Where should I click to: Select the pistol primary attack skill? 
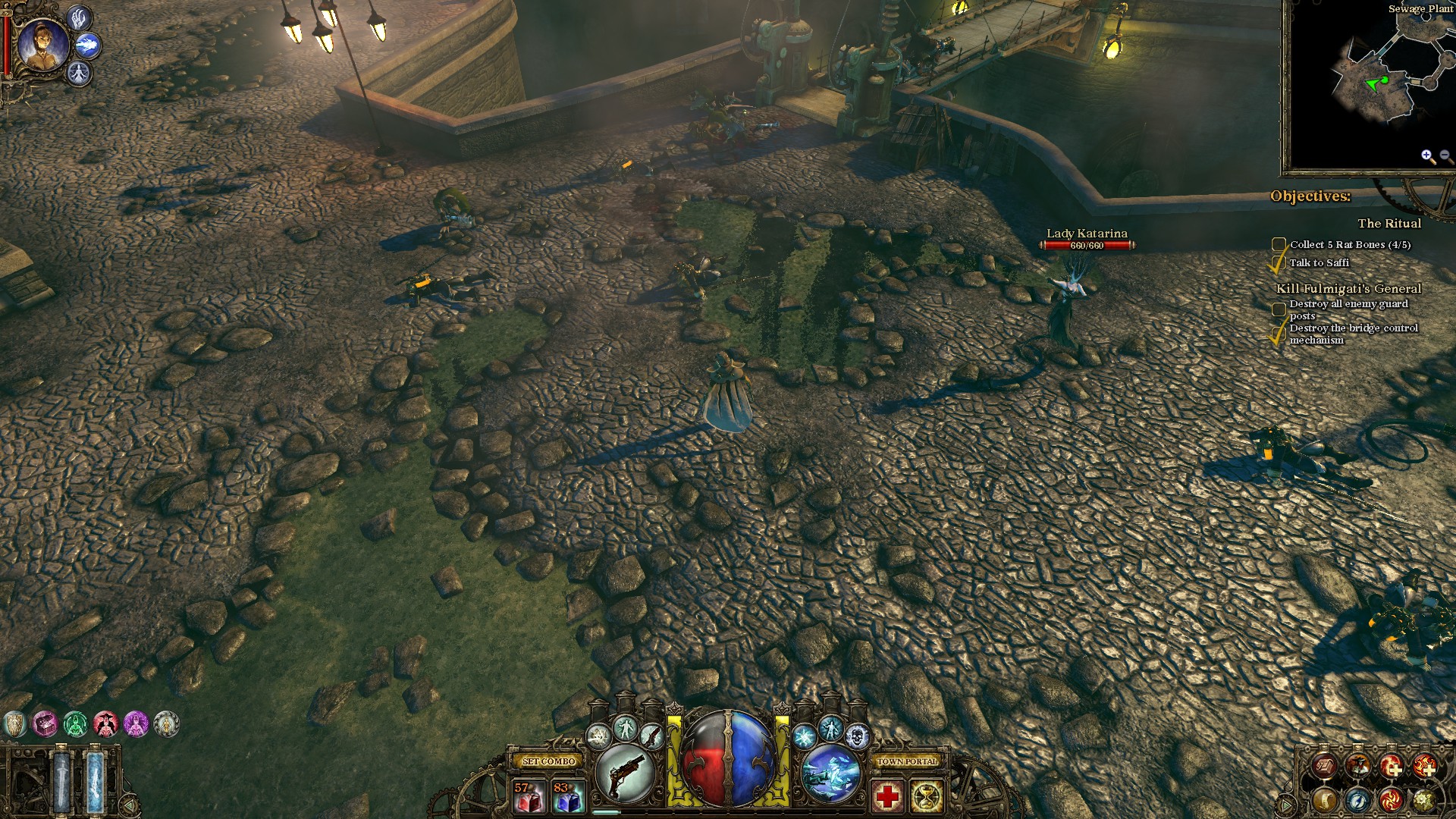tap(626, 773)
